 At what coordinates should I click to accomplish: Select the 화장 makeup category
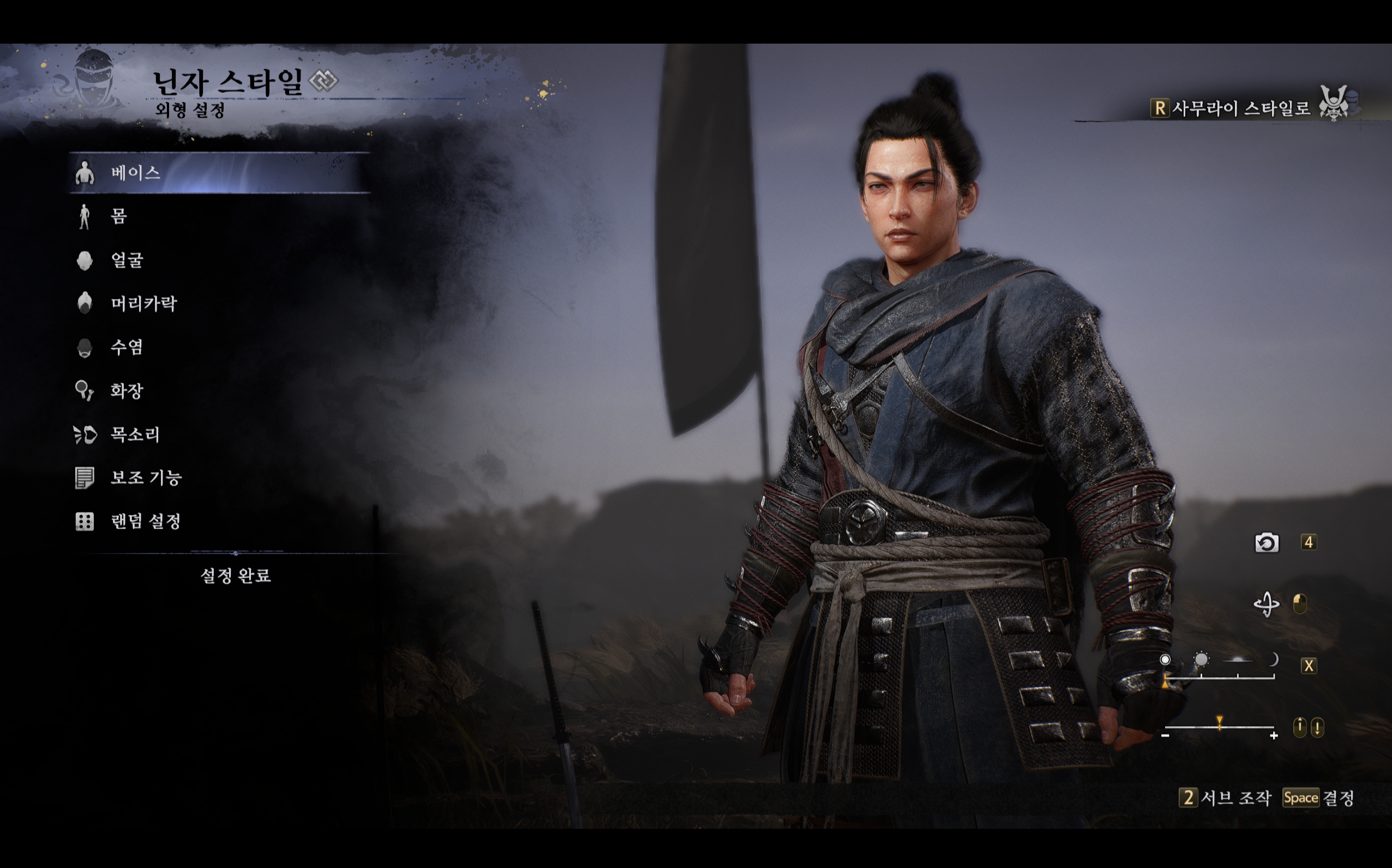coord(127,391)
